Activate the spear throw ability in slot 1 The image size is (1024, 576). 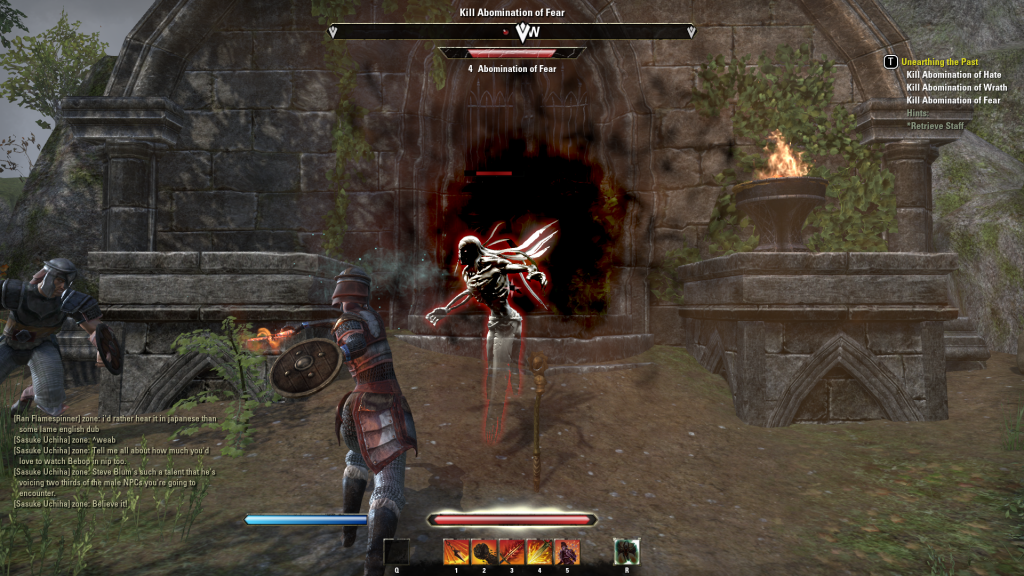point(456,551)
